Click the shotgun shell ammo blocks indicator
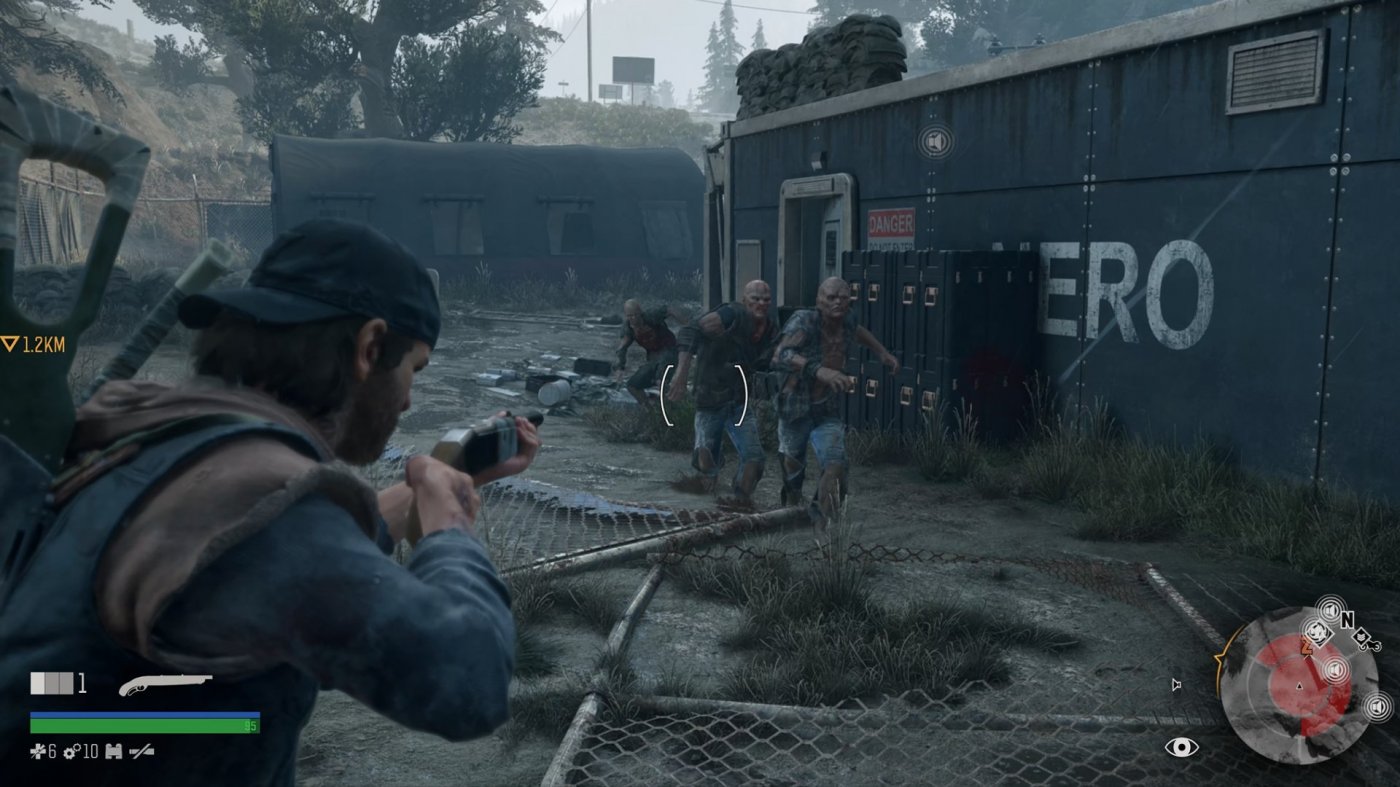1400x787 pixels. [51, 682]
